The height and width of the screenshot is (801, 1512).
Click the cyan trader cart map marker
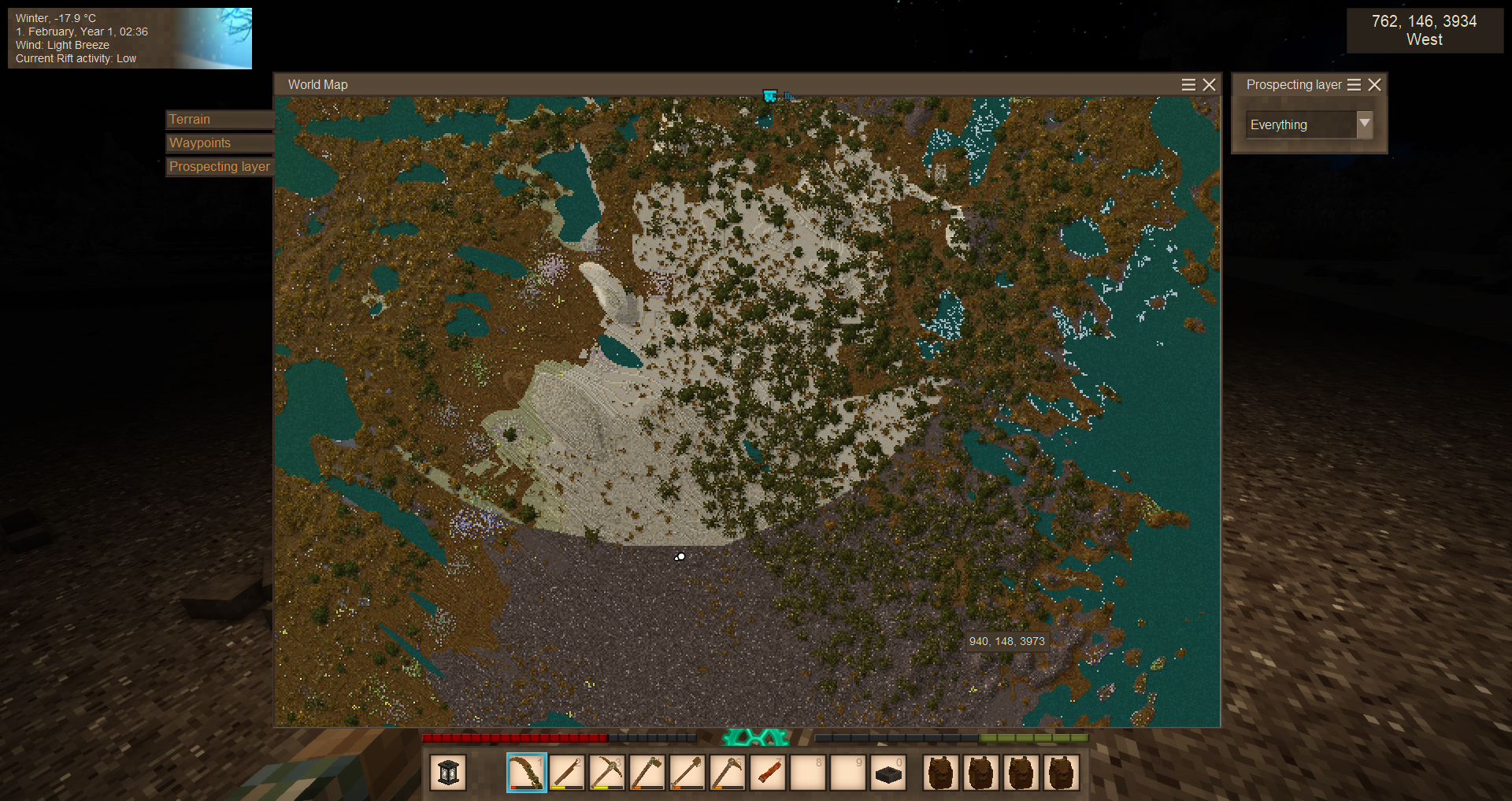(x=769, y=96)
